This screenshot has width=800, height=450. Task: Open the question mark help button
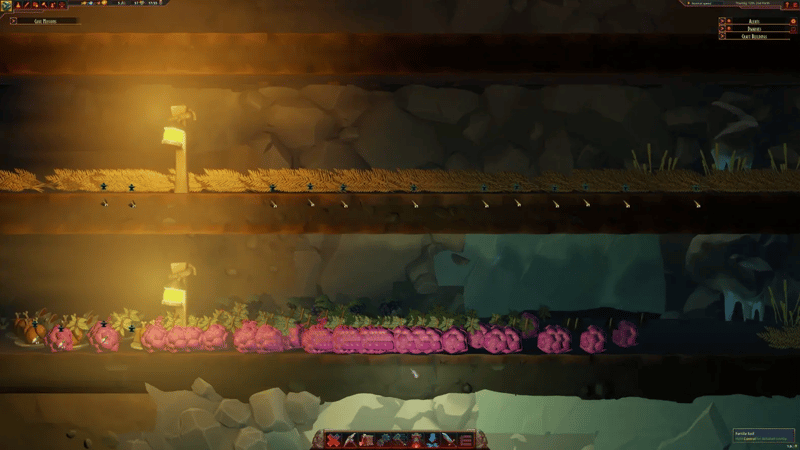[787, 5]
